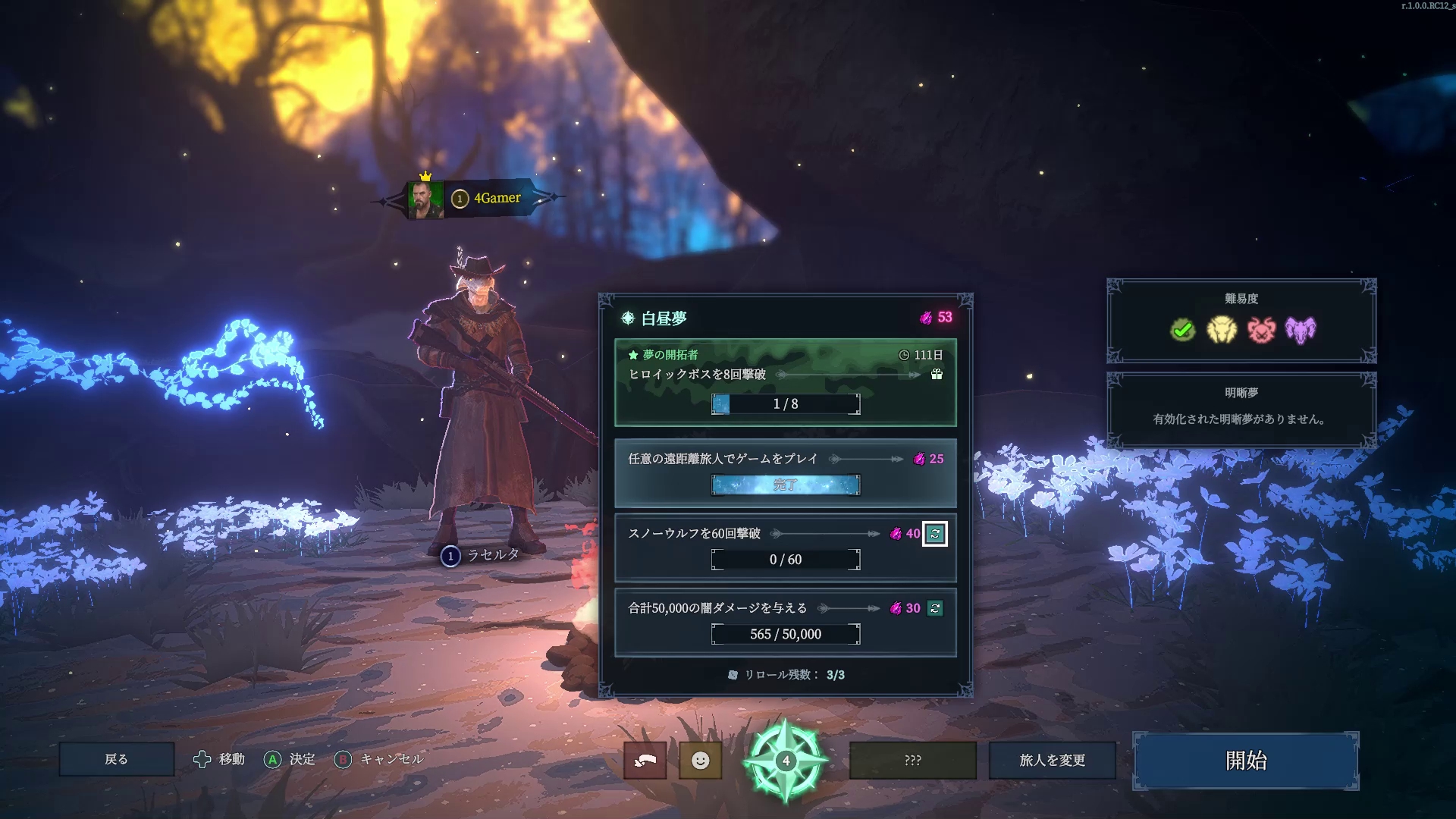Viewport: 1456px width, 819px height.
Task: Go back with the 戻る button
Action: click(116, 759)
